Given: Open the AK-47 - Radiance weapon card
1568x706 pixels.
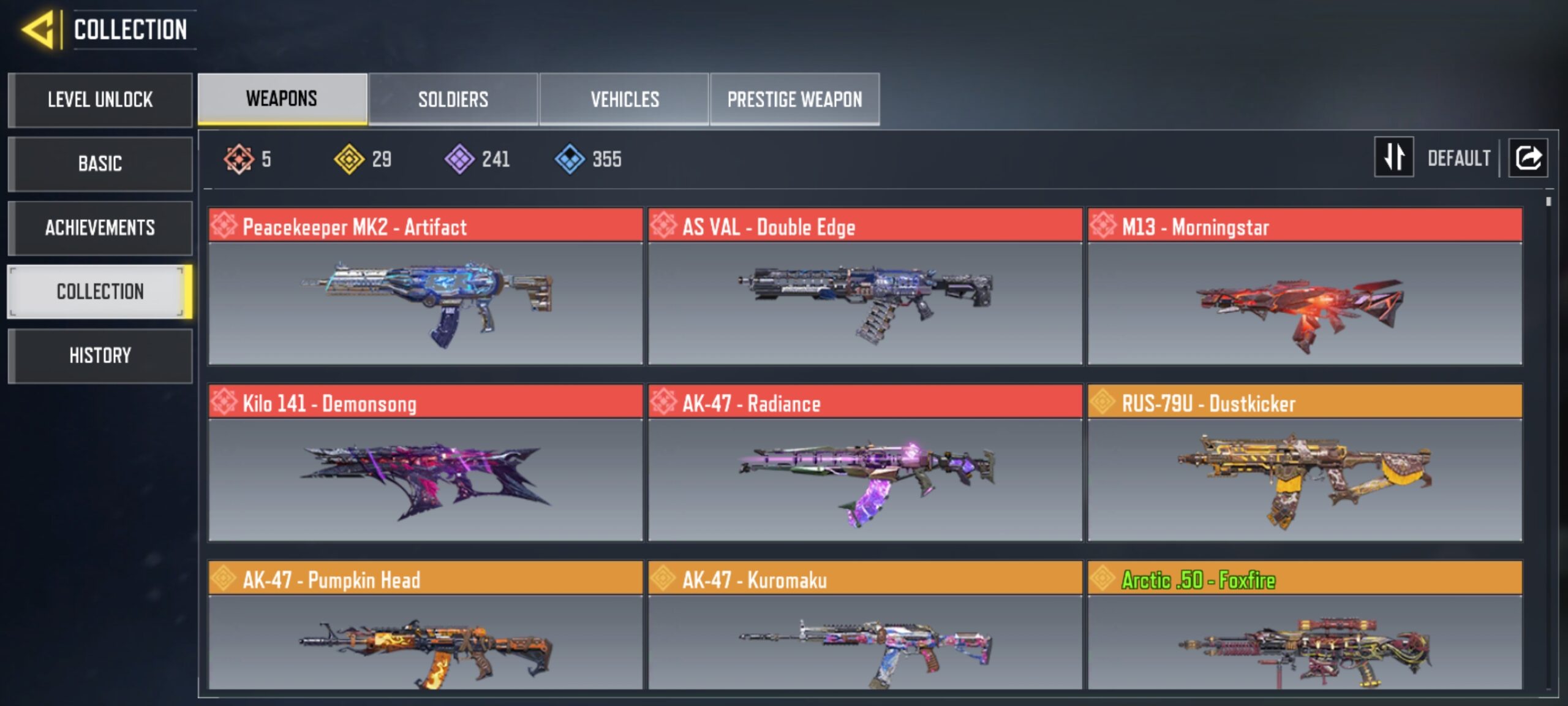Looking at the screenshot, I should click(x=865, y=463).
